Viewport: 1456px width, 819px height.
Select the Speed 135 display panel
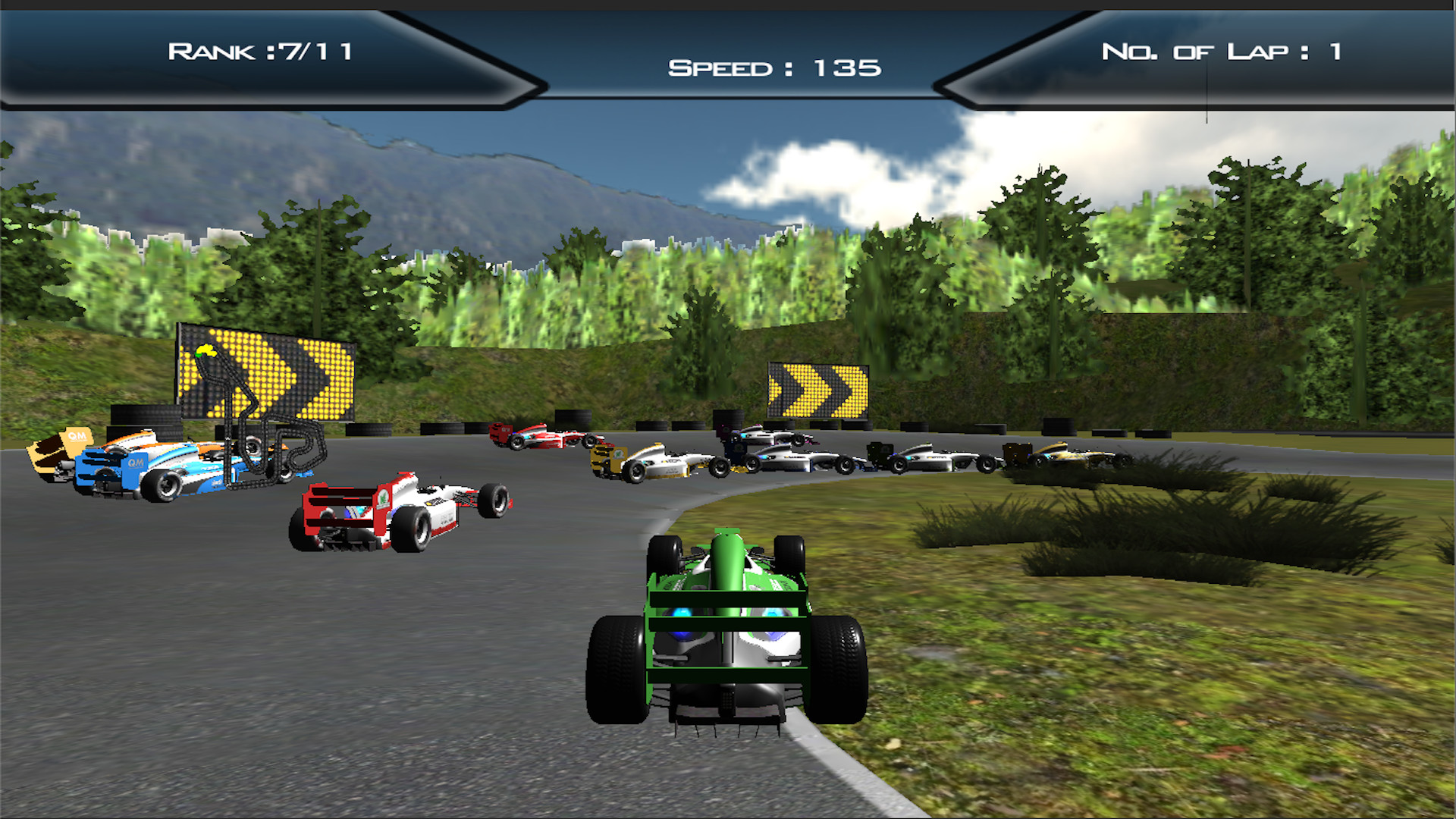[773, 68]
